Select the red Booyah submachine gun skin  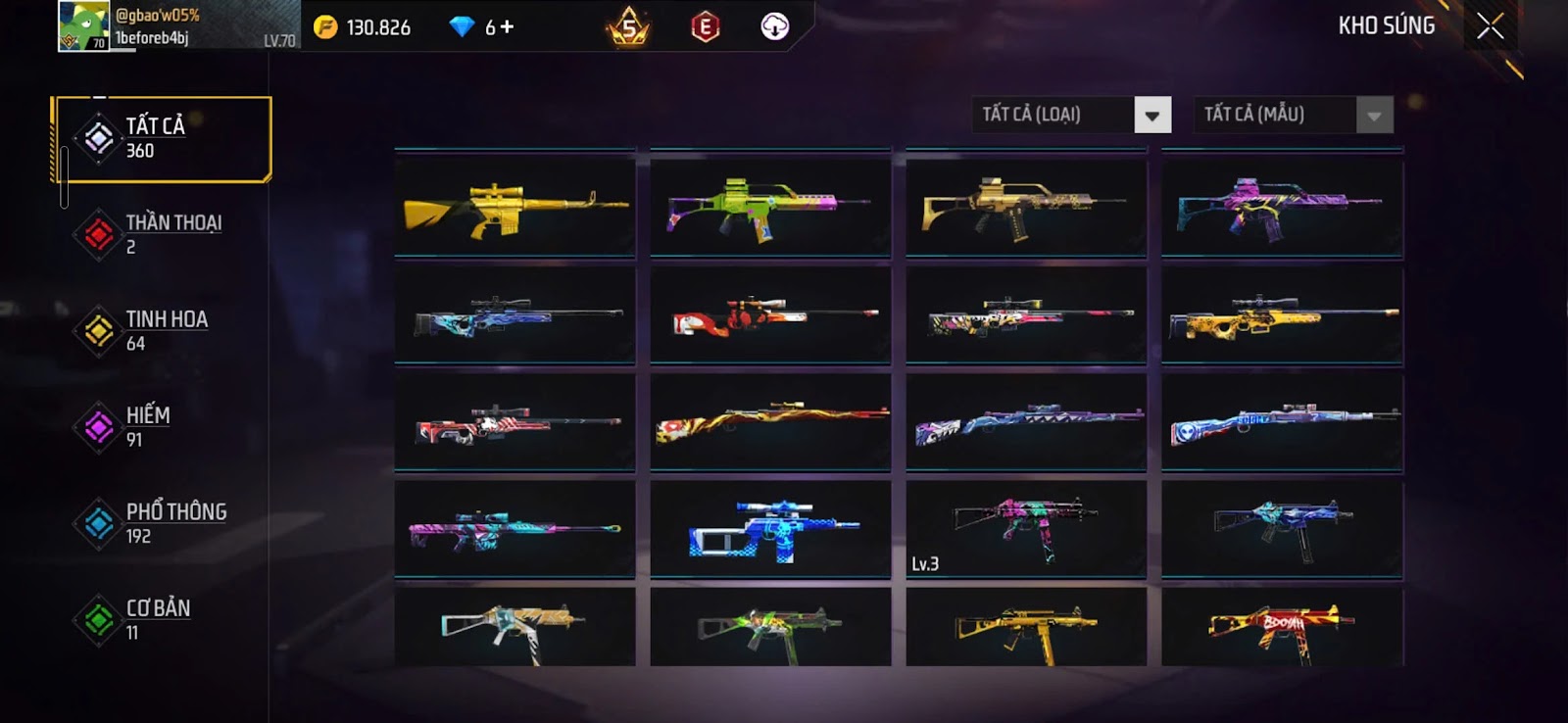point(1282,627)
